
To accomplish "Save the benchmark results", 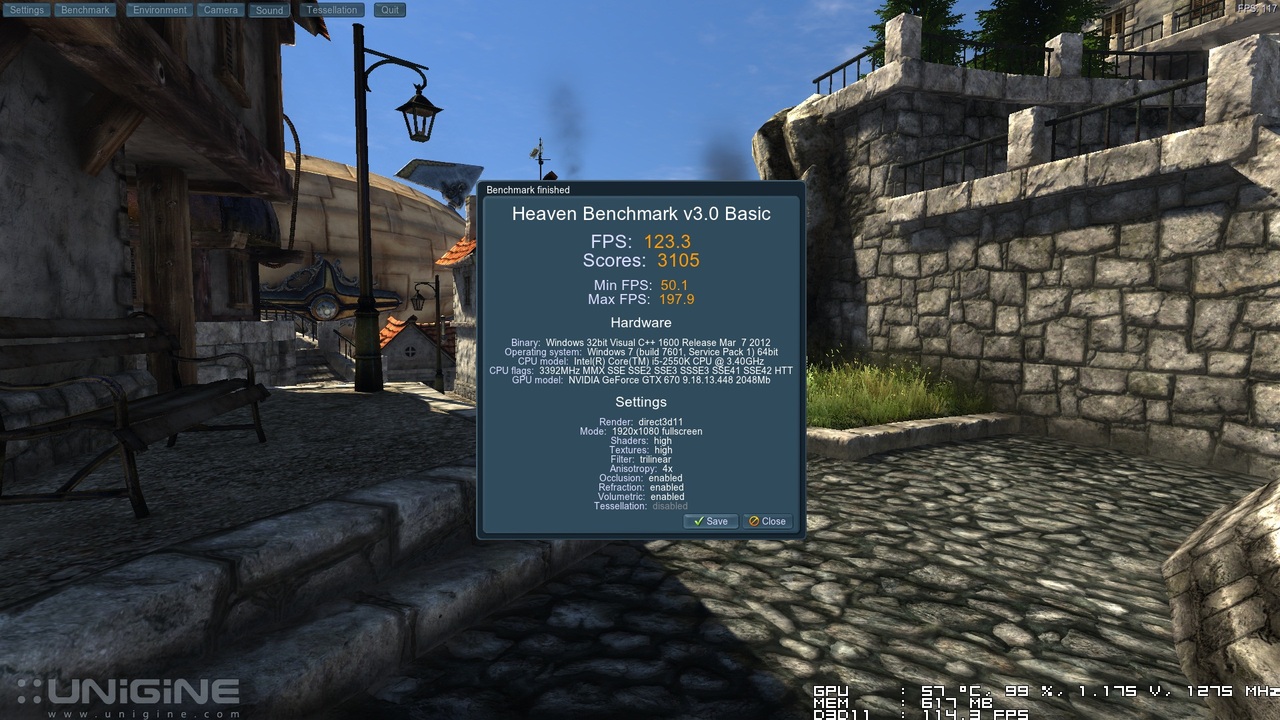I will pyautogui.click(x=711, y=521).
